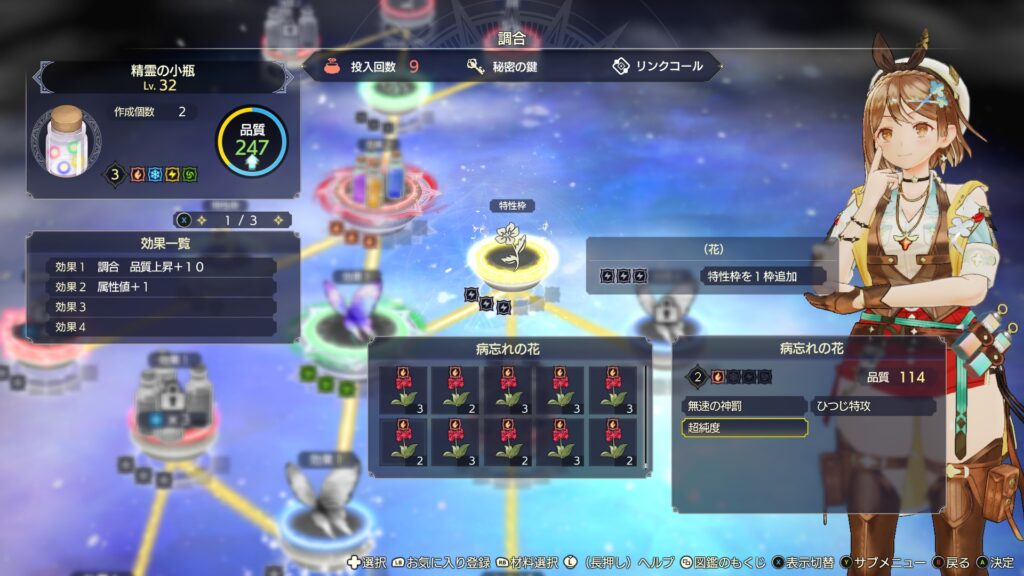The height and width of the screenshot is (576, 1024).
Task: Click the 精霊の小瓶 bottle item icon
Action: 66,140
